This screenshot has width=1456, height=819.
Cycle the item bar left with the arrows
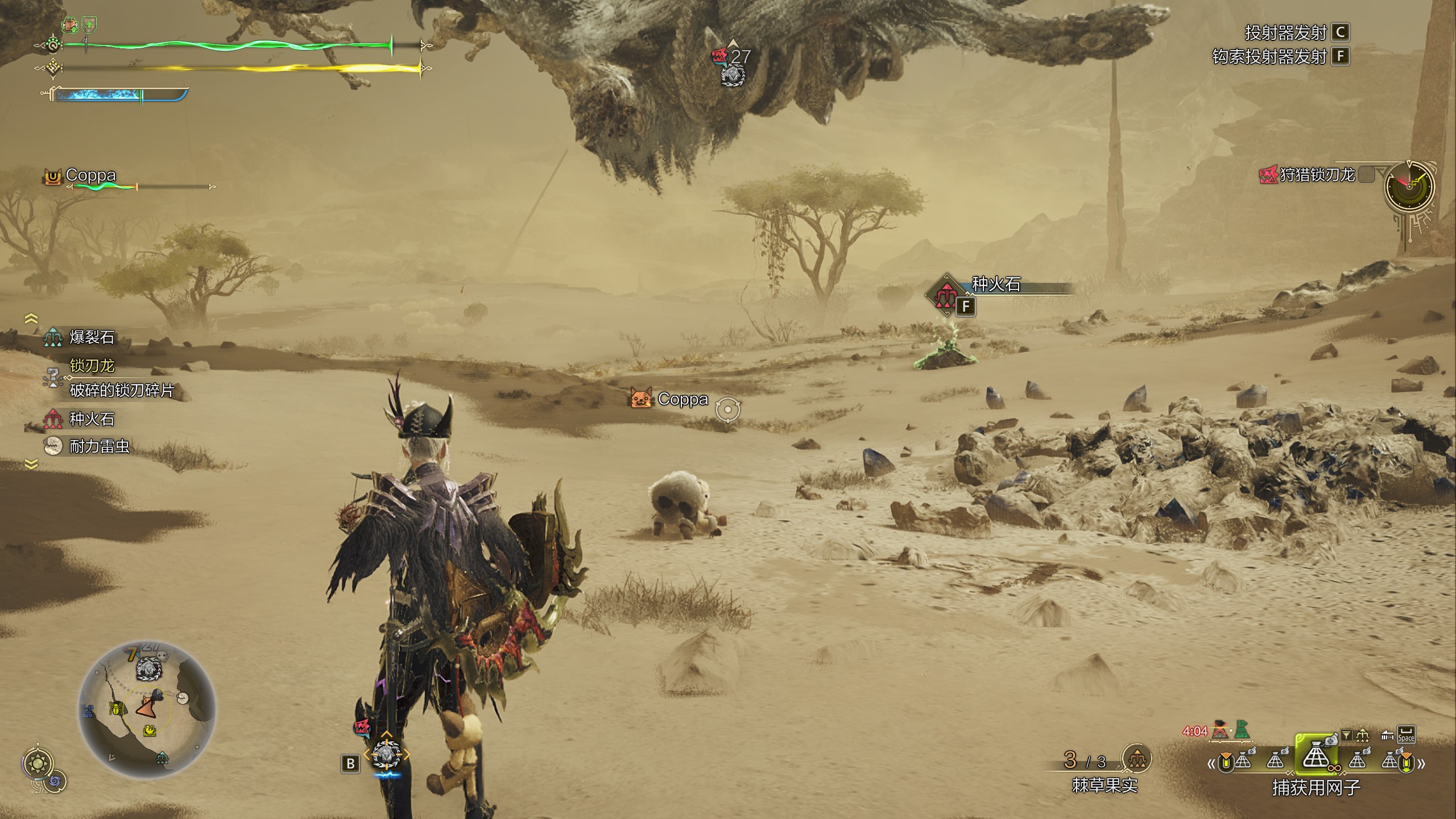coord(1210,764)
